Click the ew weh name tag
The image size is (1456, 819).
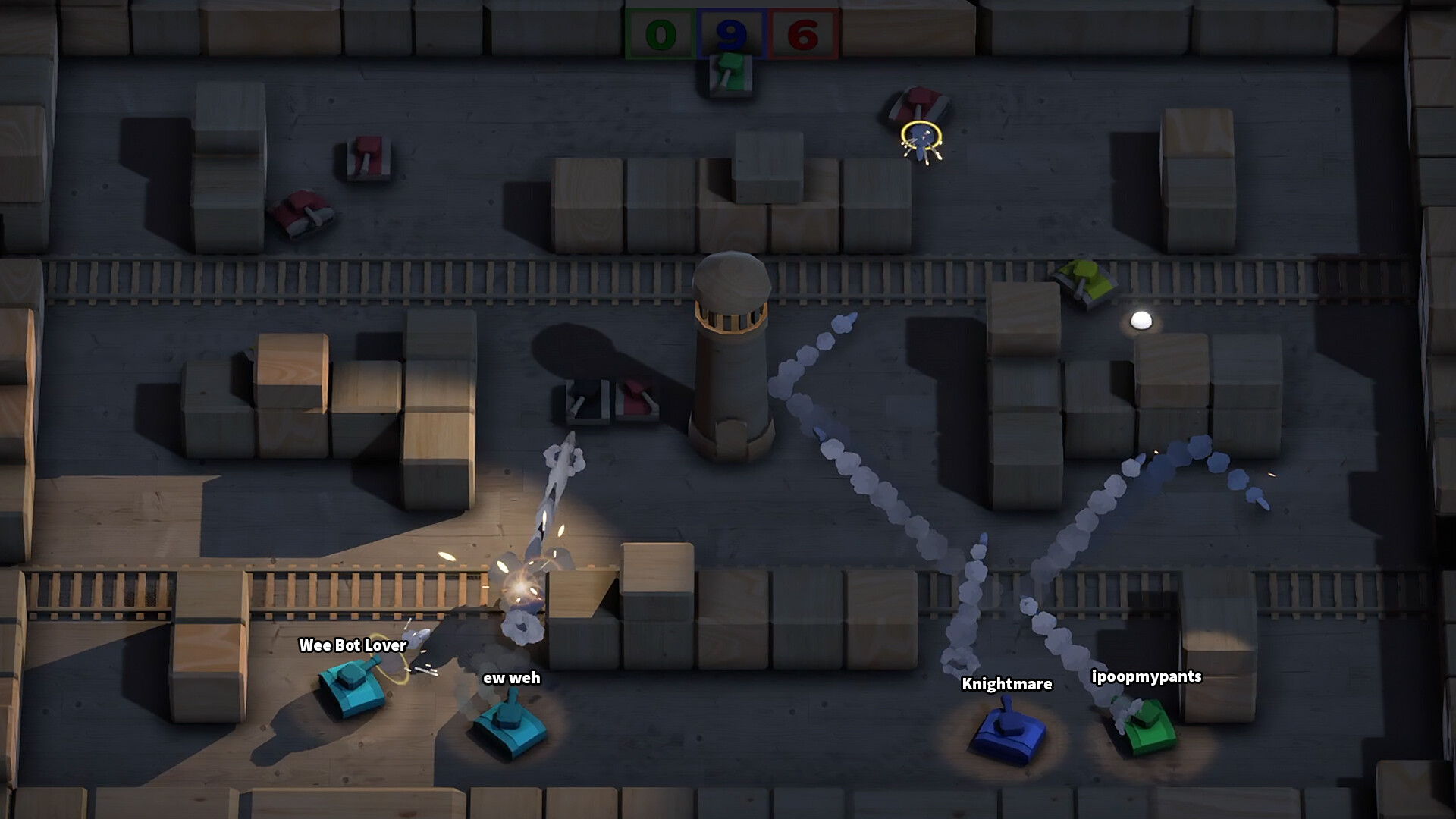pos(511,677)
